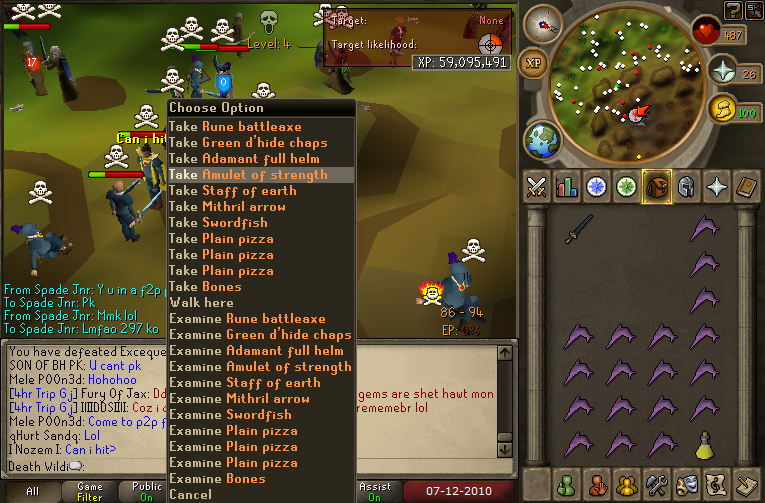Cancel the Choose Option menu
This screenshot has width=765, height=503.
pos(190,495)
